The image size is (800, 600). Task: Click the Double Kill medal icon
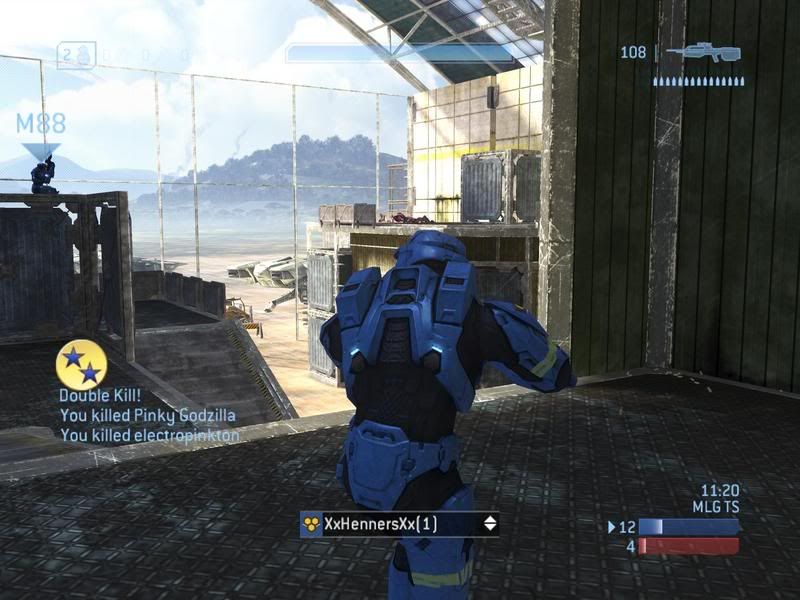click(82, 364)
